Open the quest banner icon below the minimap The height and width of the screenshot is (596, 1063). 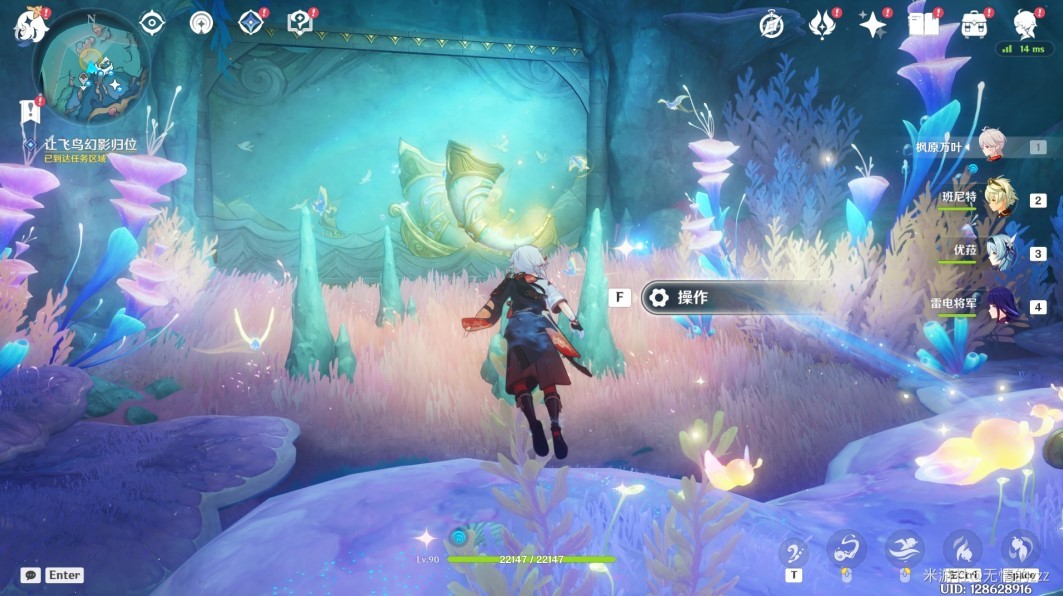coord(29,111)
